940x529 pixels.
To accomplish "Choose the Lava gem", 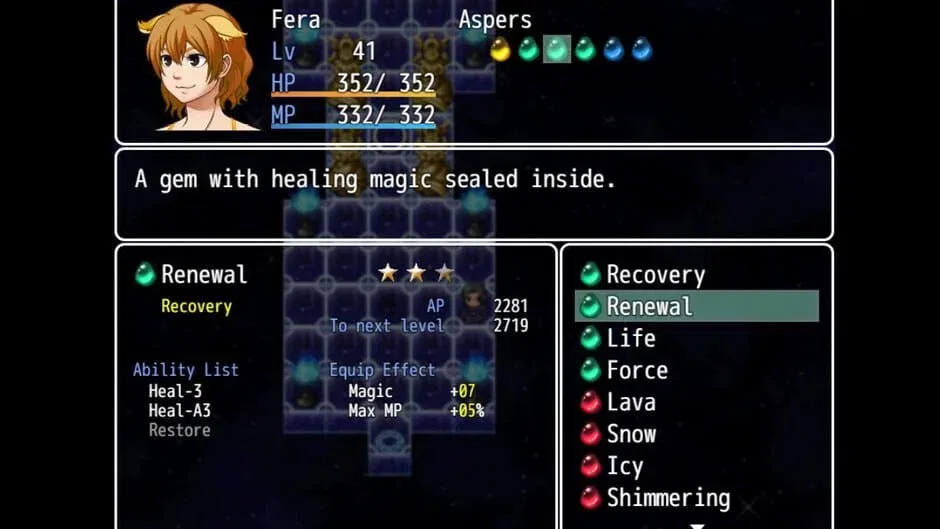I will tap(630, 402).
